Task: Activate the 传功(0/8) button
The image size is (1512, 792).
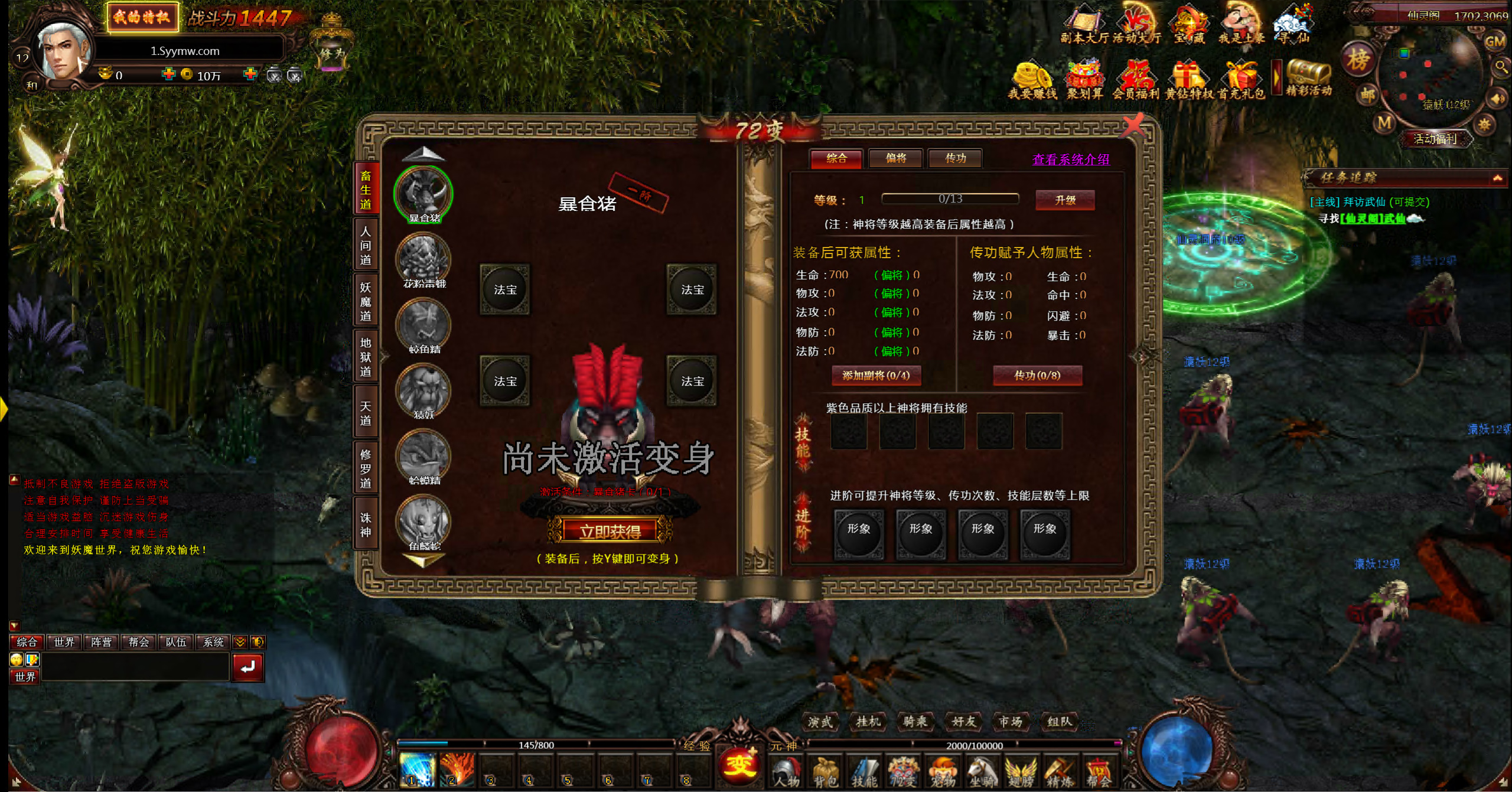Action: [1037, 376]
